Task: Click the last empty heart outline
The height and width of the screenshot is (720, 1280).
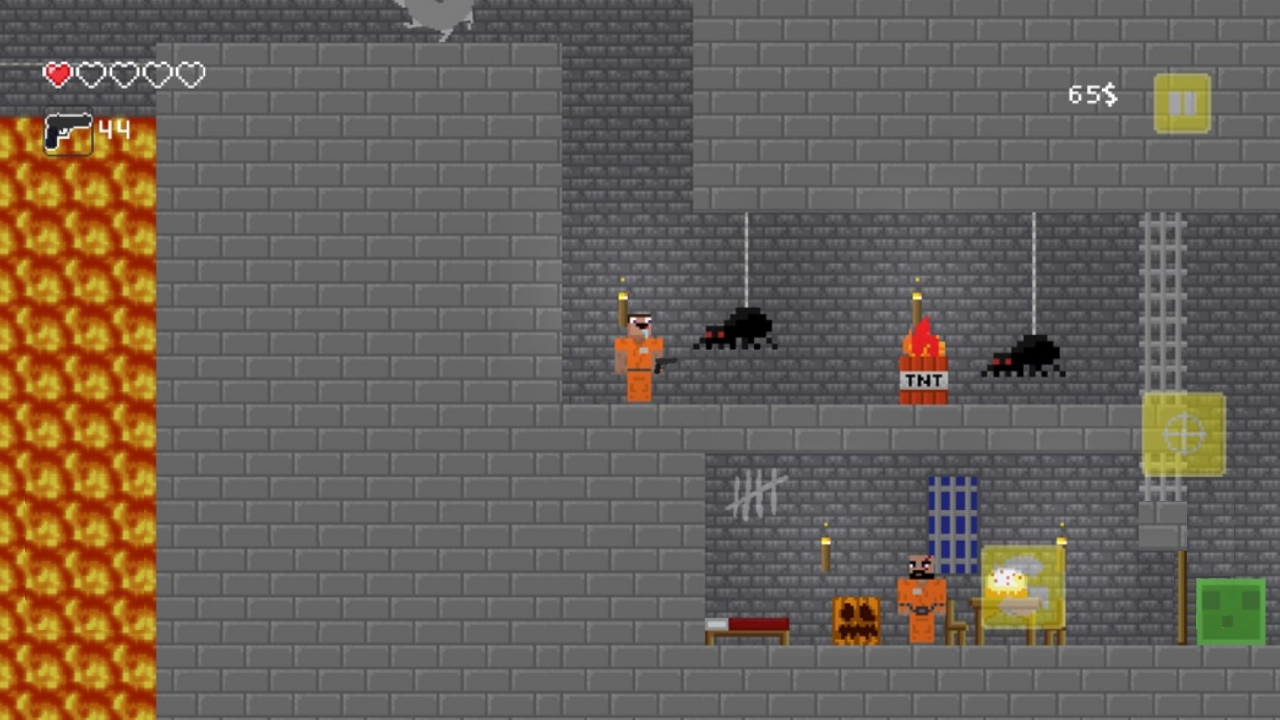Action: (190, 74)
